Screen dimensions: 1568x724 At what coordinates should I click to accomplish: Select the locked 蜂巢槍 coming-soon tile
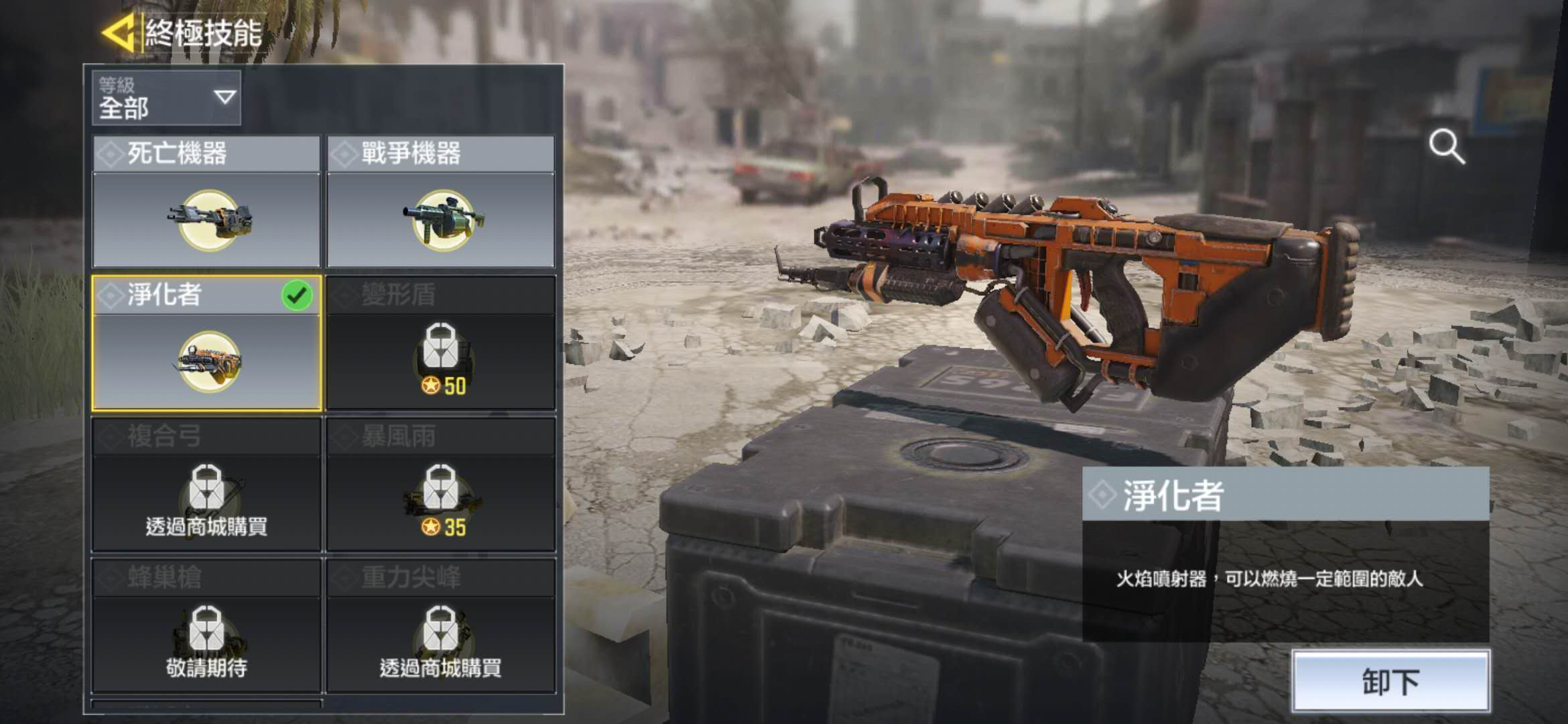pos(206,625)
